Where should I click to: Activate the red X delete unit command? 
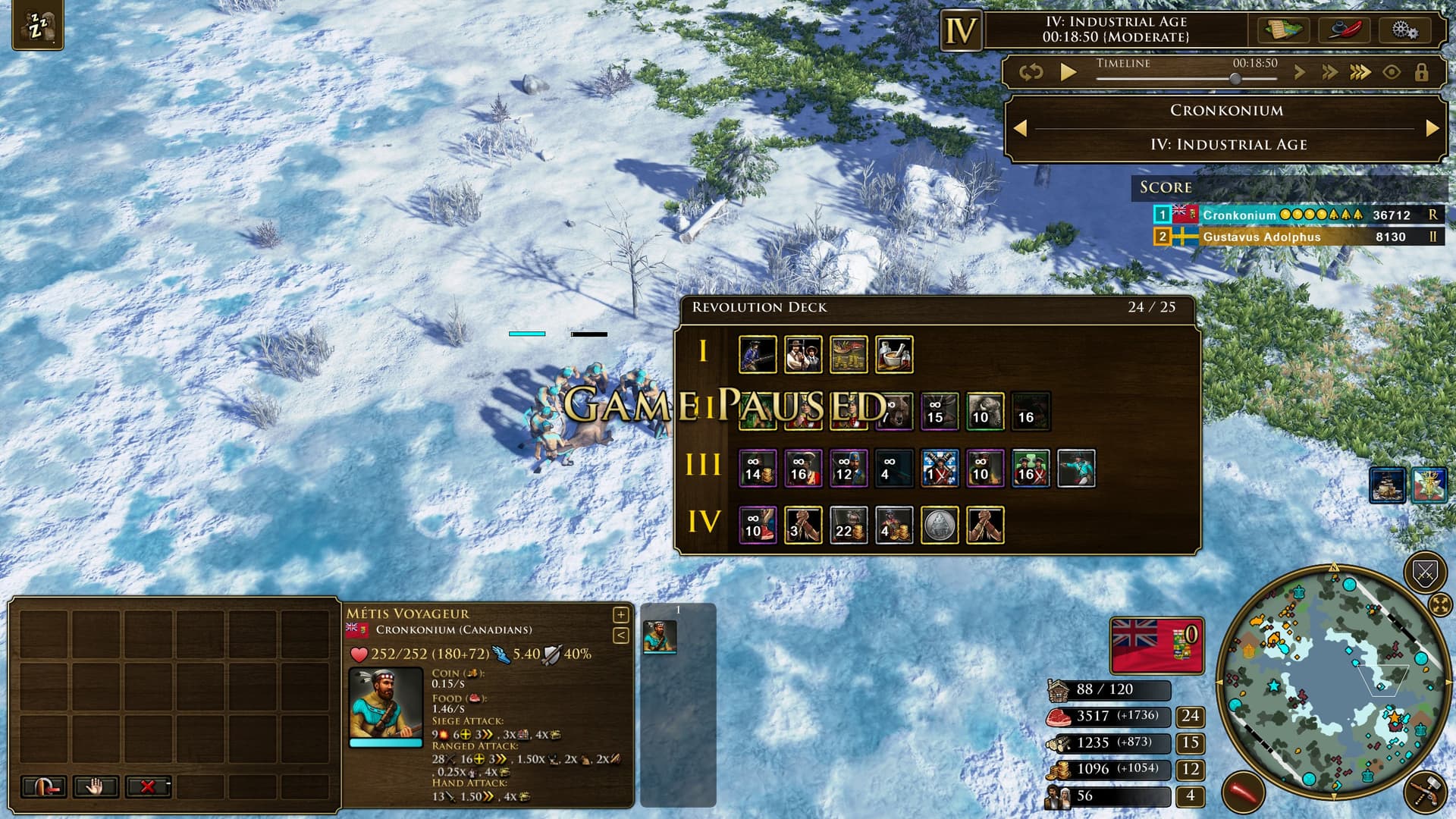[148, 786]
